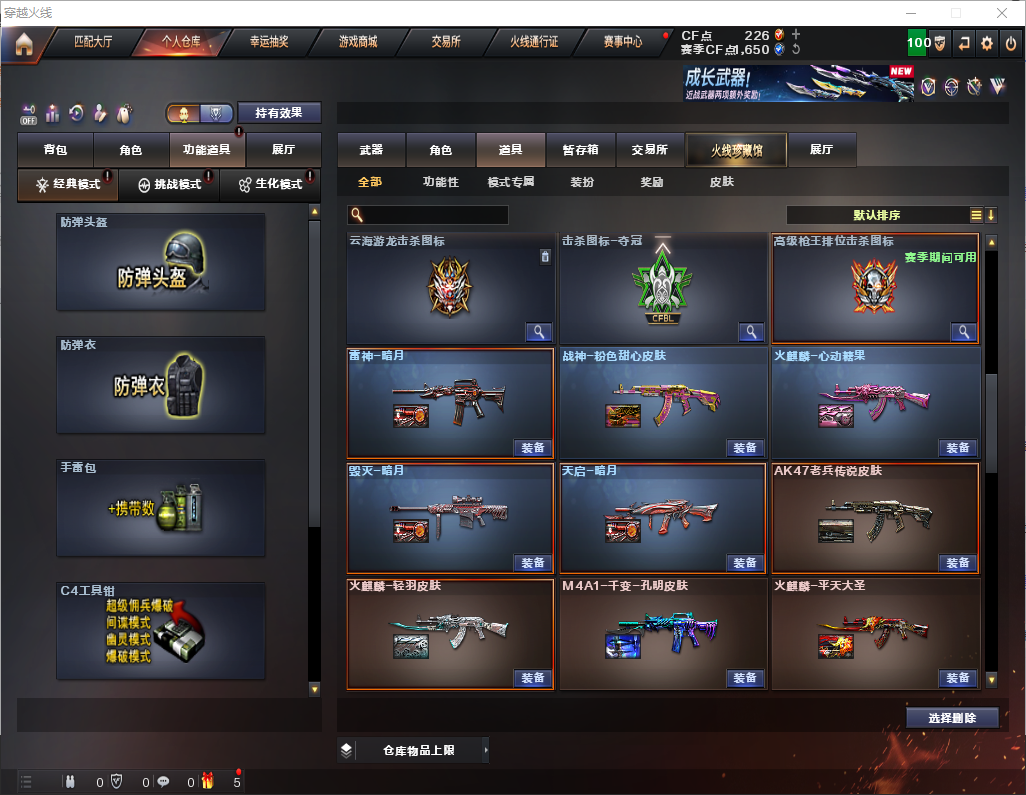Choose the 手雷包 grenade pack item
The height and width of the screenshot is (795, 1026).
point(161,508)
